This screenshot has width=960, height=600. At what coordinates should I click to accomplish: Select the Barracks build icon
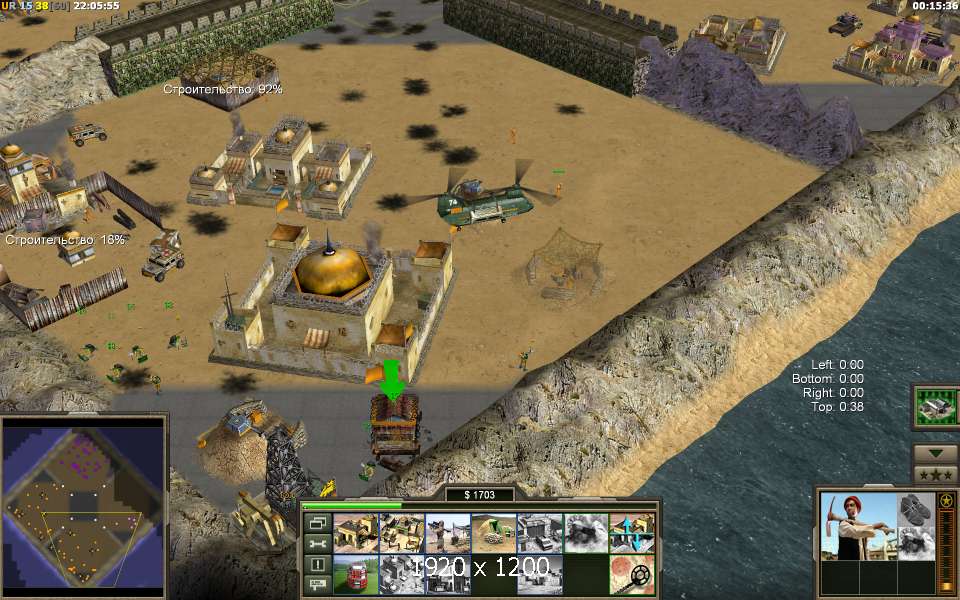pyautogui.click(x=401, y=533)
